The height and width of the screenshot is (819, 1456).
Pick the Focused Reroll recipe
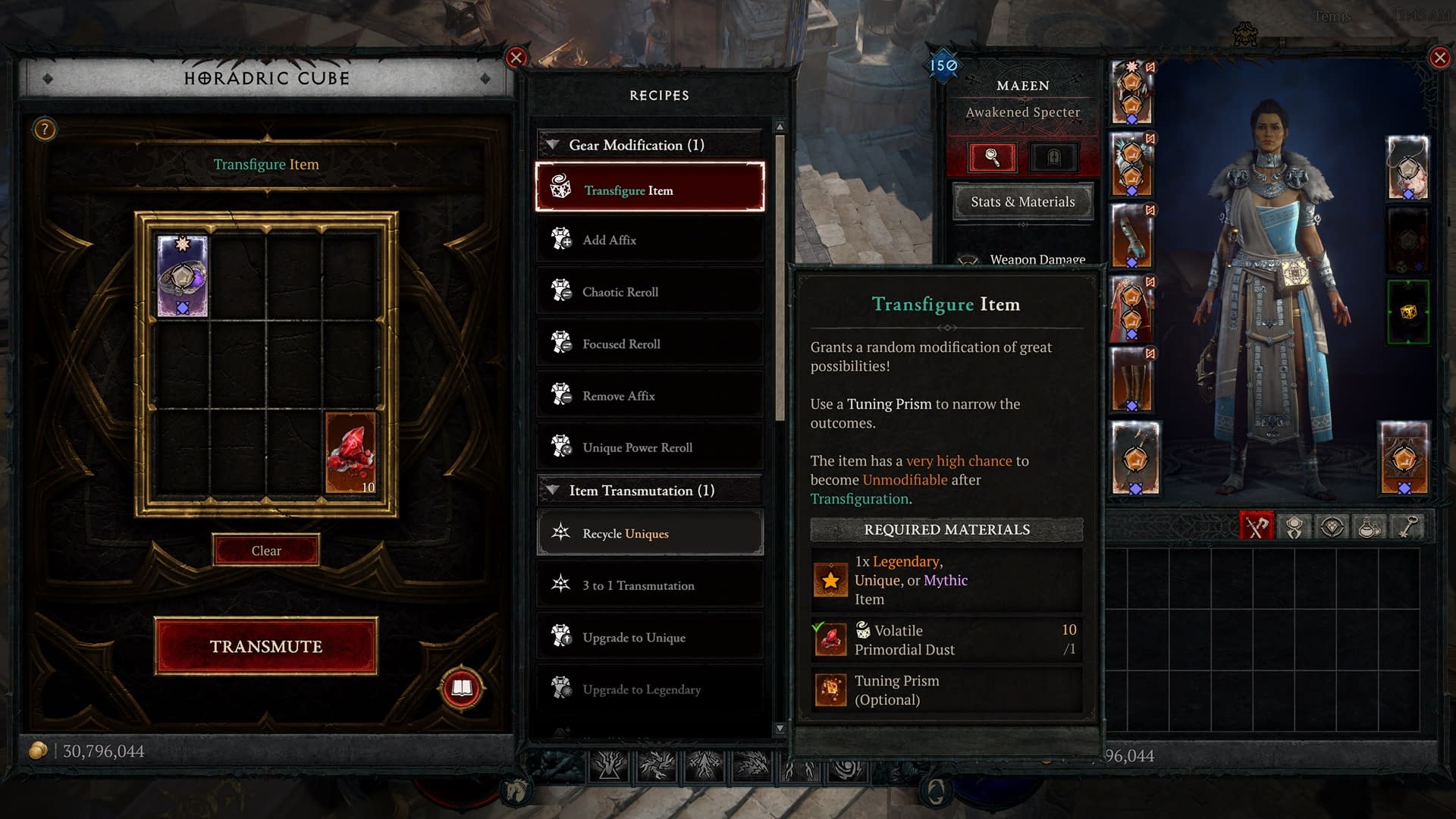pyautogui.click(x=650, y=344)
